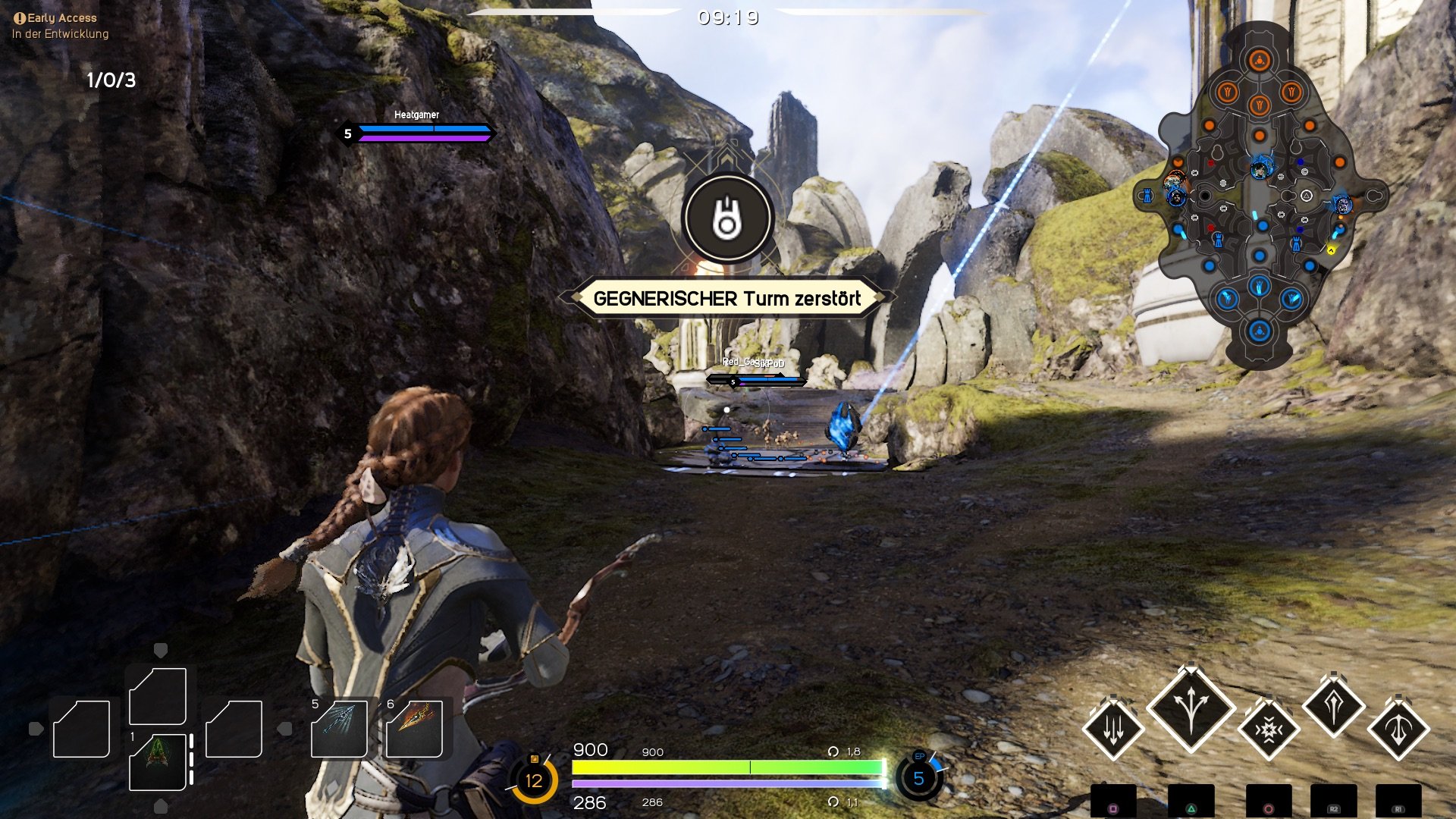Screen dimensions: 1456x819
Task: Trigger the frost burst ability icon
Action: tap(1269, 730)
